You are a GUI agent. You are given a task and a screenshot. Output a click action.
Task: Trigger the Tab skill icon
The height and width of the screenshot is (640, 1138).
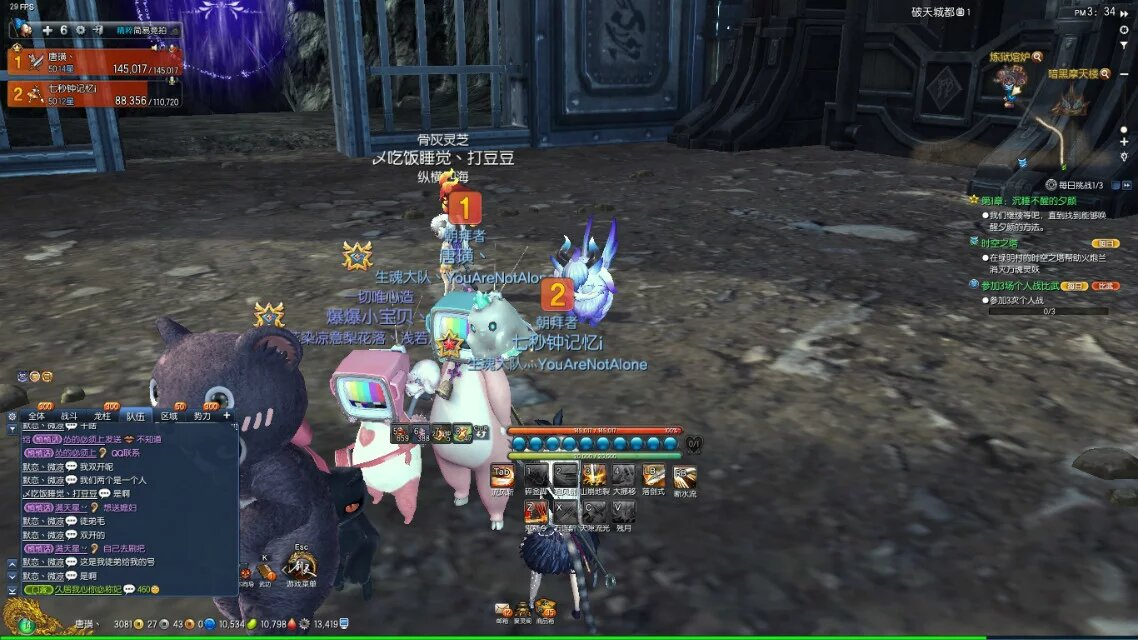(x=503, y=476)
